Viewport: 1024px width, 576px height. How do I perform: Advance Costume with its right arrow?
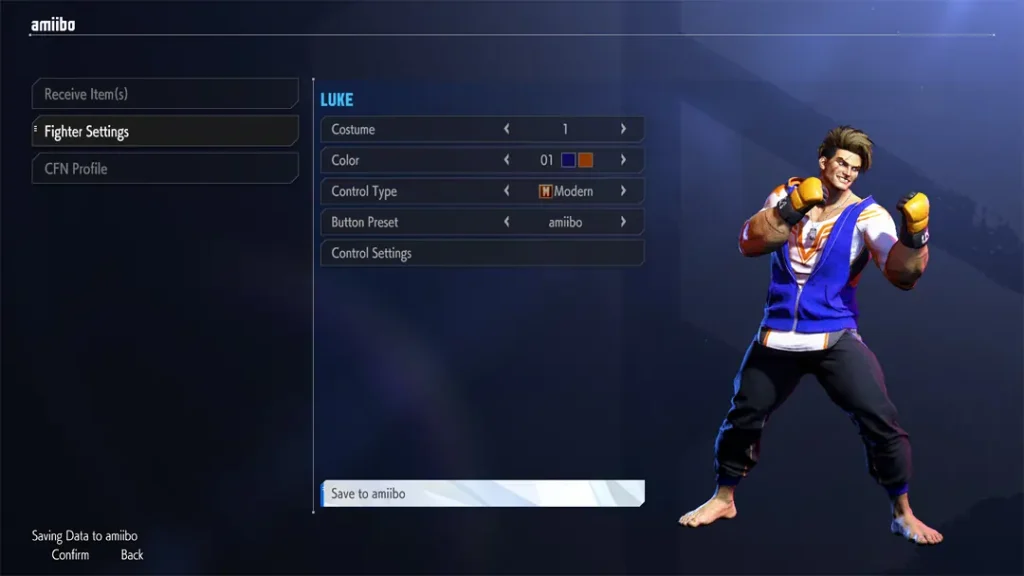[623, 129]
